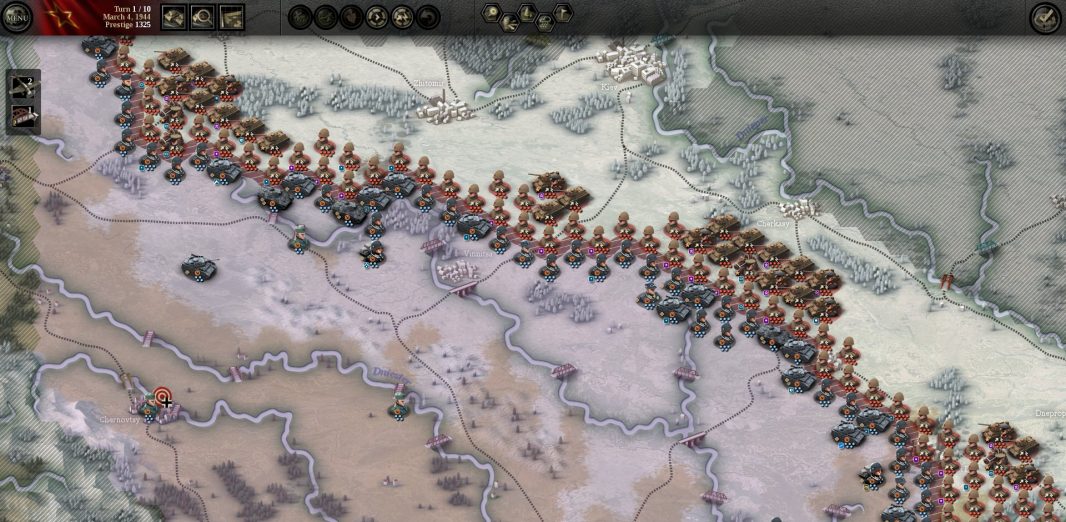Click the round curved-arrow undo button
The width and height of the screenshot is (1066, 522).
428,17
